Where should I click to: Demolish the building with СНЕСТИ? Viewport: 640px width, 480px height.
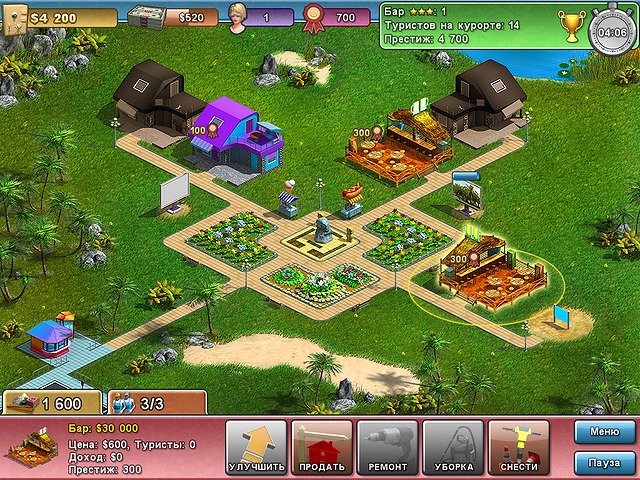tap(519, 447)
